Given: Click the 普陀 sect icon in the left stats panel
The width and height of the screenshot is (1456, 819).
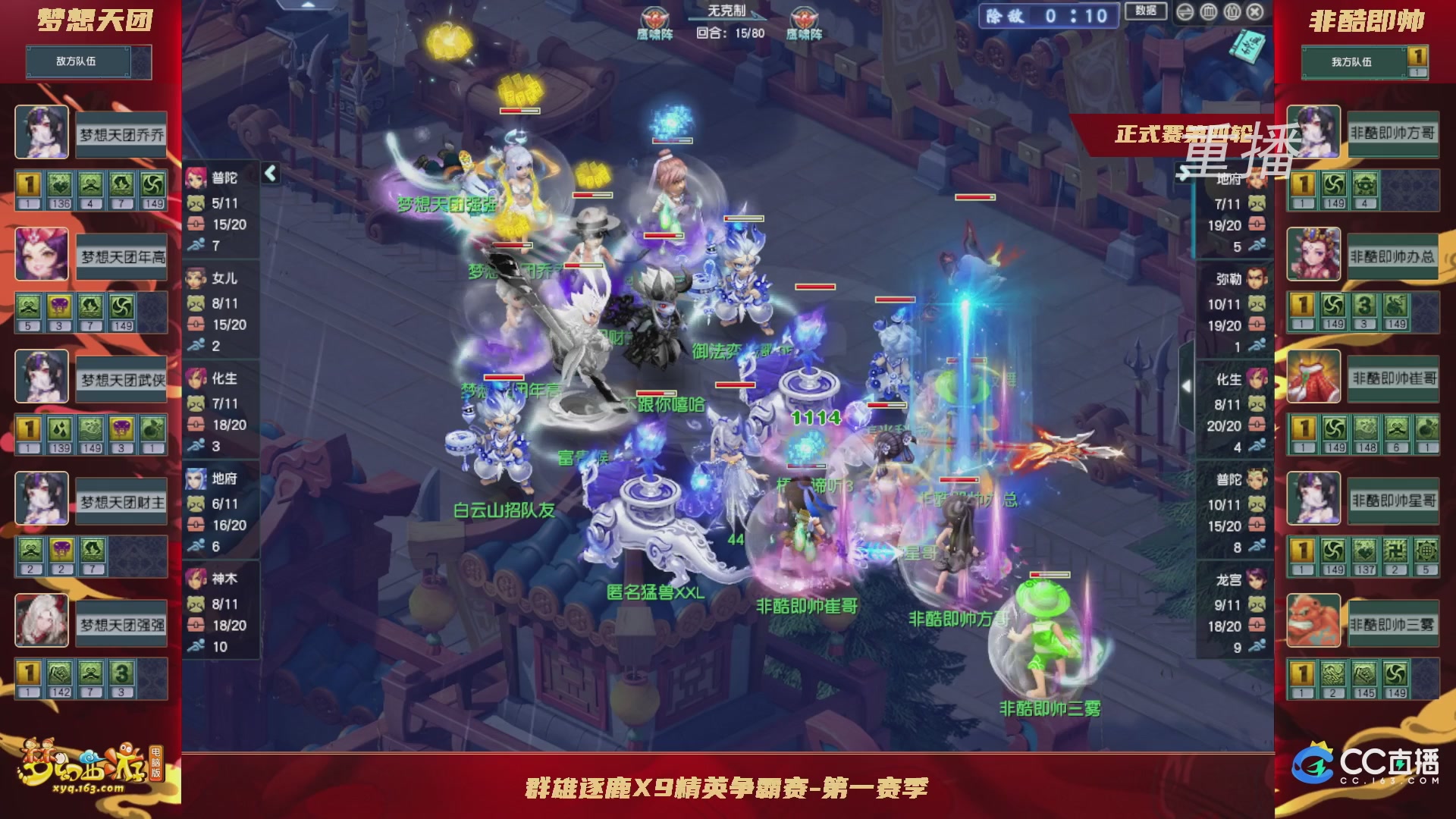Looking at the screenshot, I should [195, 180].
